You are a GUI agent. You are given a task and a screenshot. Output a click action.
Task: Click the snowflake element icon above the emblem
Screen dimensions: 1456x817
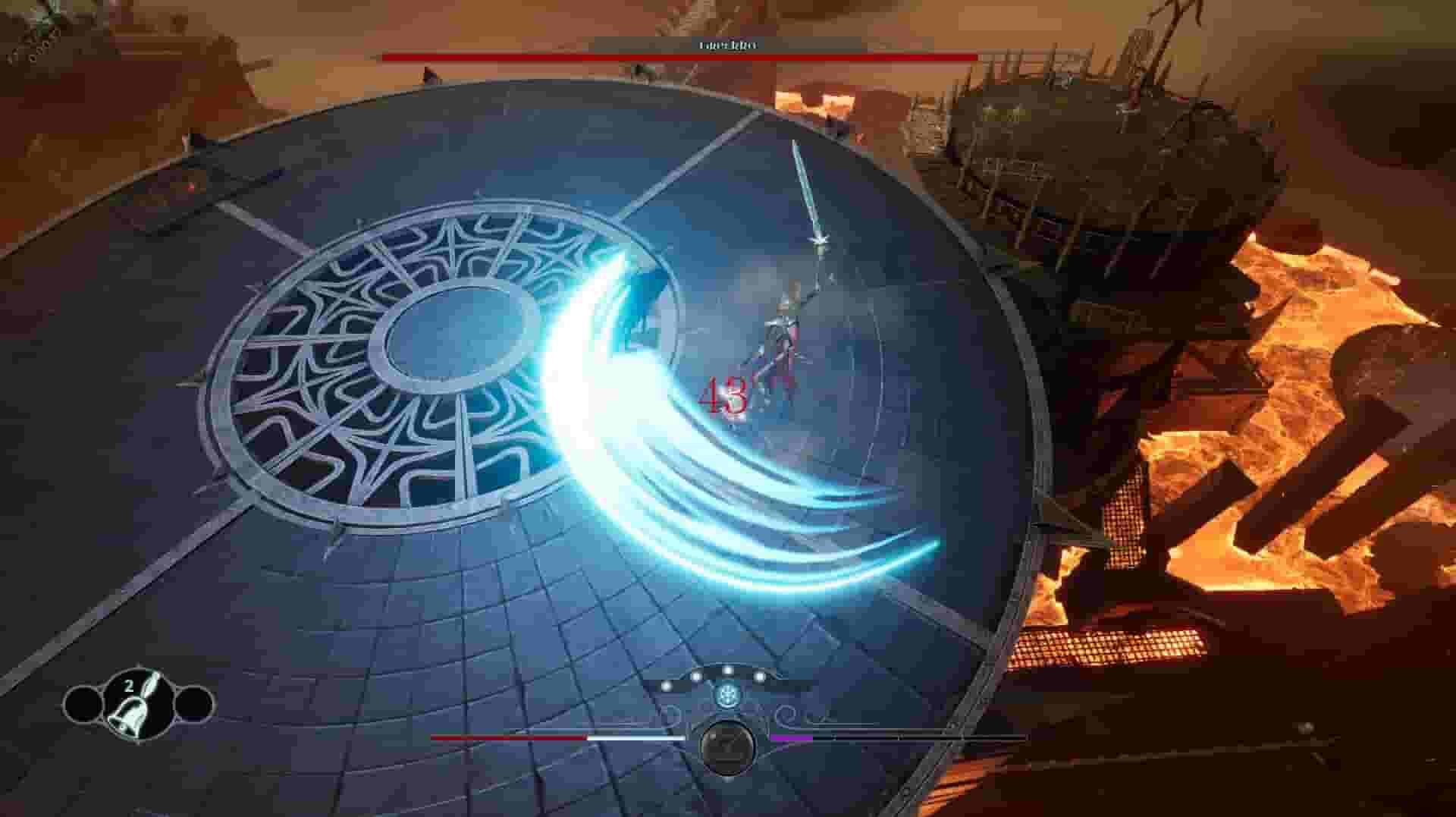coord(726,696)
